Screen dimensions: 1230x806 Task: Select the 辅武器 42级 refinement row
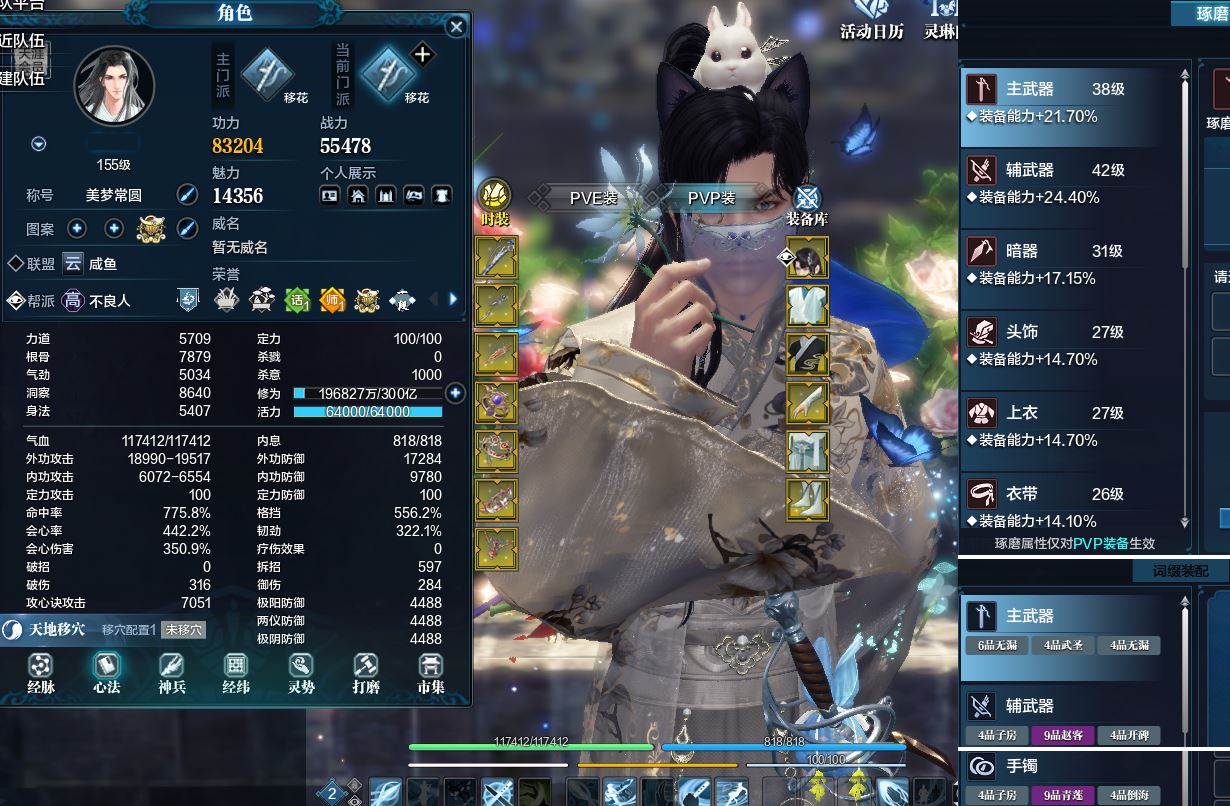click(x=1071, y=182)
